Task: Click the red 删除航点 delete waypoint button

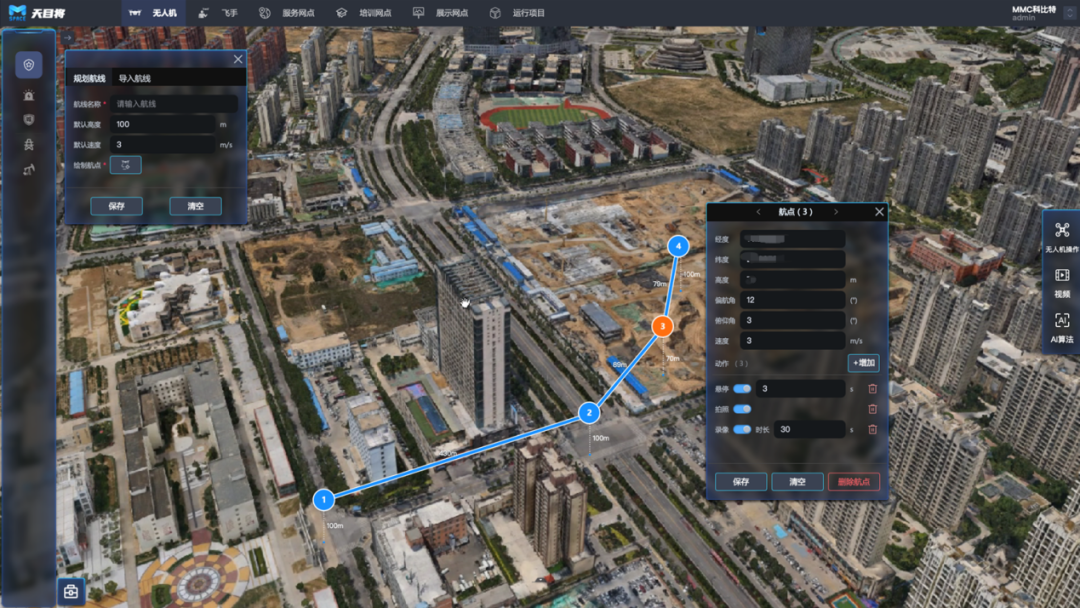Action: pyautogui.click(x=853, y=482)
